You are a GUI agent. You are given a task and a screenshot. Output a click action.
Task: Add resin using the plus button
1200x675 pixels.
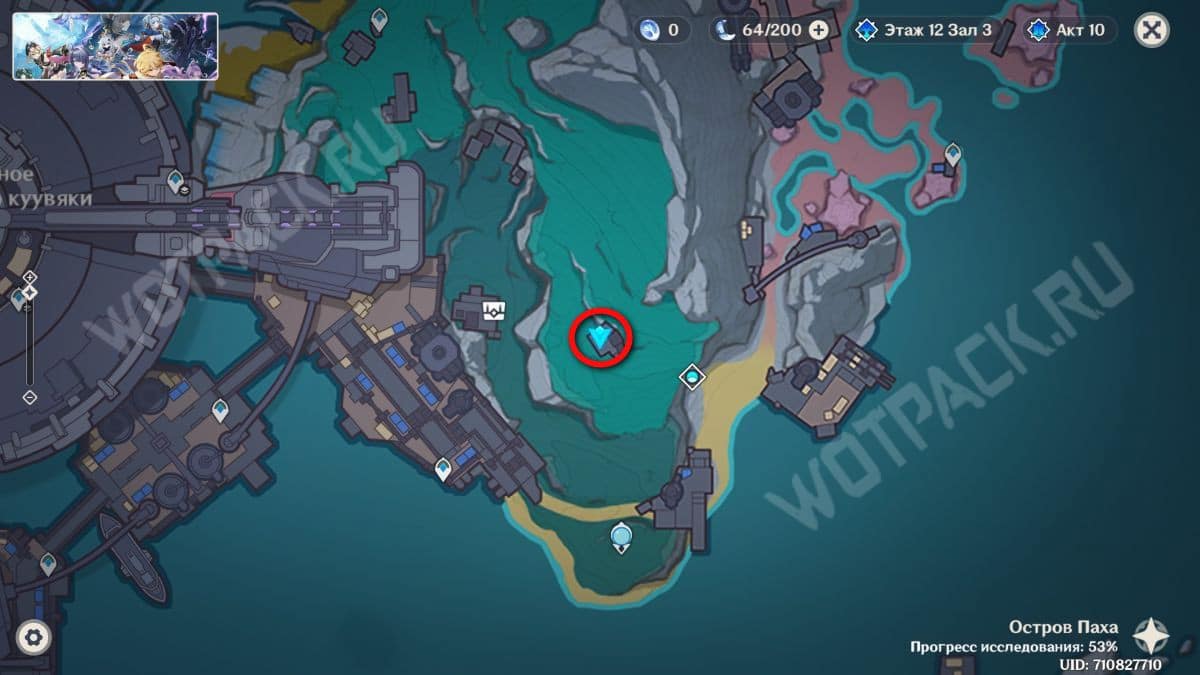coord(818,30)
